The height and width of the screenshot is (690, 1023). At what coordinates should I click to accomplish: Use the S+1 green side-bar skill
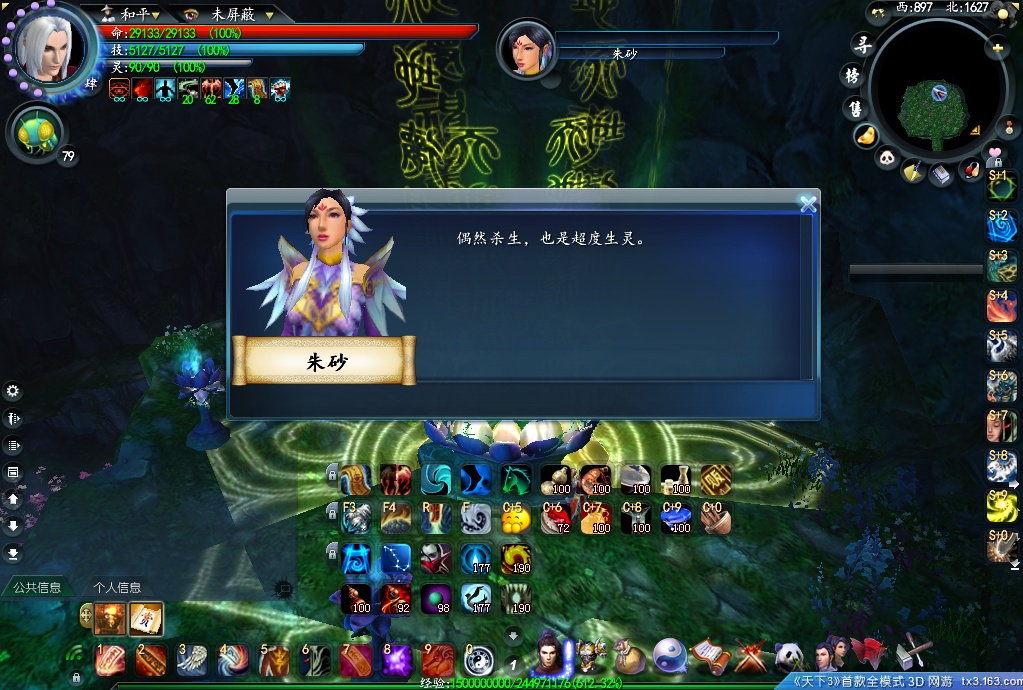1001,185
